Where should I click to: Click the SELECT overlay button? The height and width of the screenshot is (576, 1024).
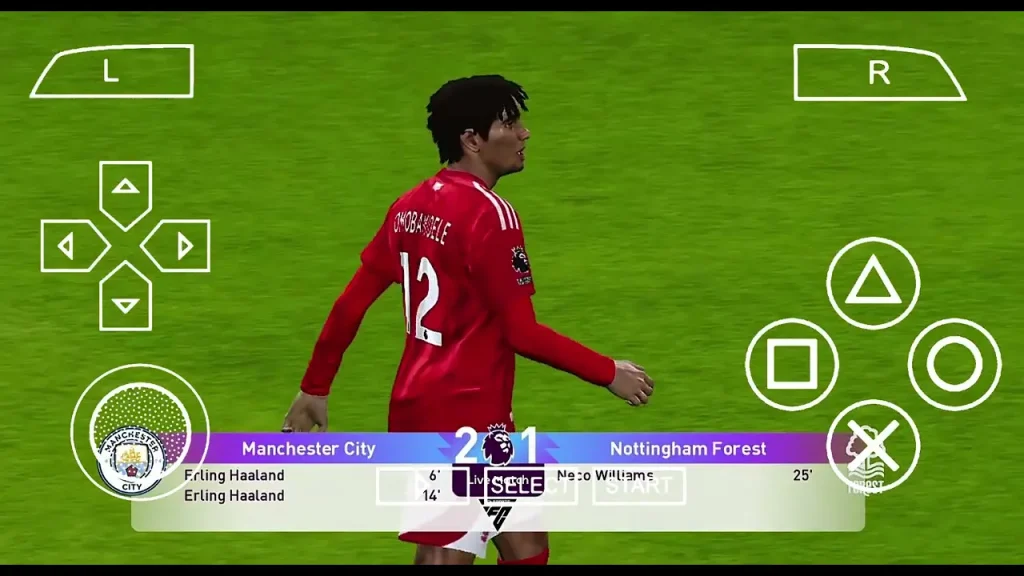tap(530, 486)
